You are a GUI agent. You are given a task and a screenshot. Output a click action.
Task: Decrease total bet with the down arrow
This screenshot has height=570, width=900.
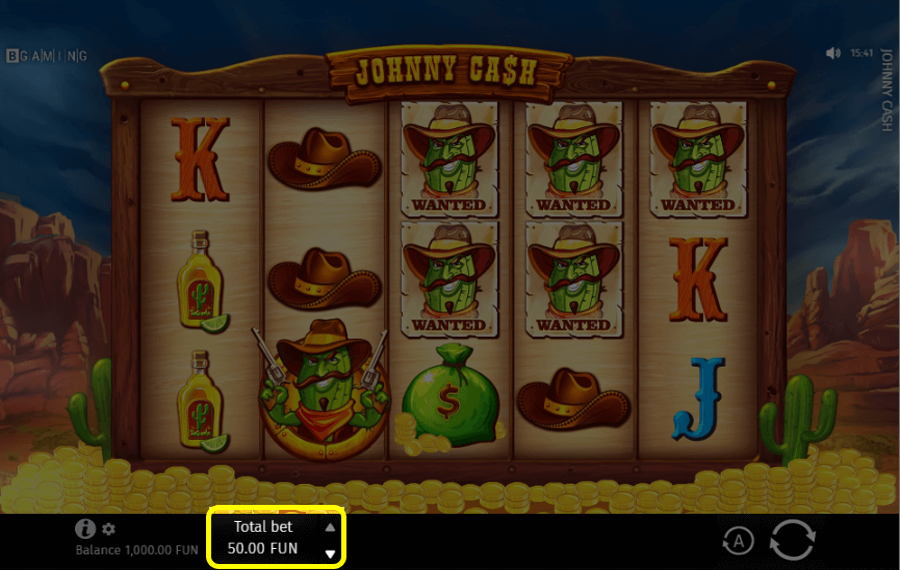[330, 553]
